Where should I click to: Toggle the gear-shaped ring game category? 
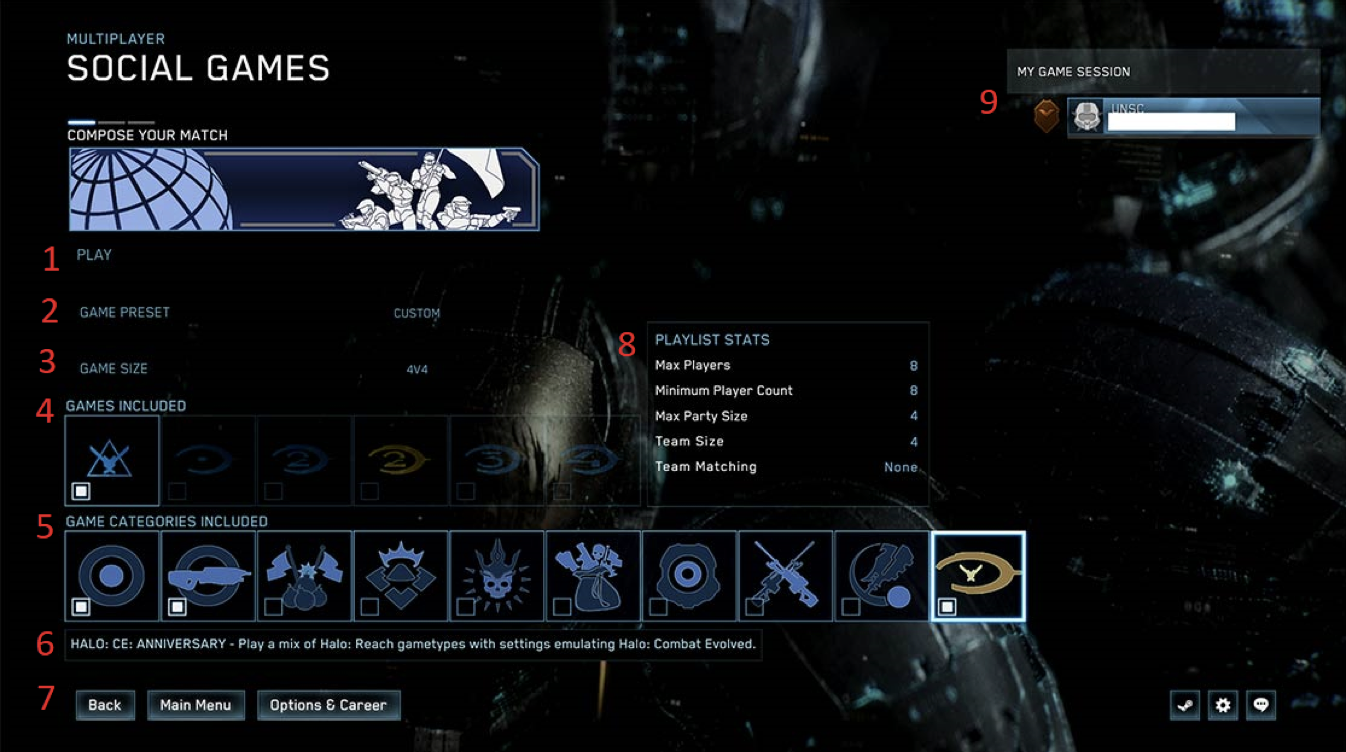coord(688,576)
